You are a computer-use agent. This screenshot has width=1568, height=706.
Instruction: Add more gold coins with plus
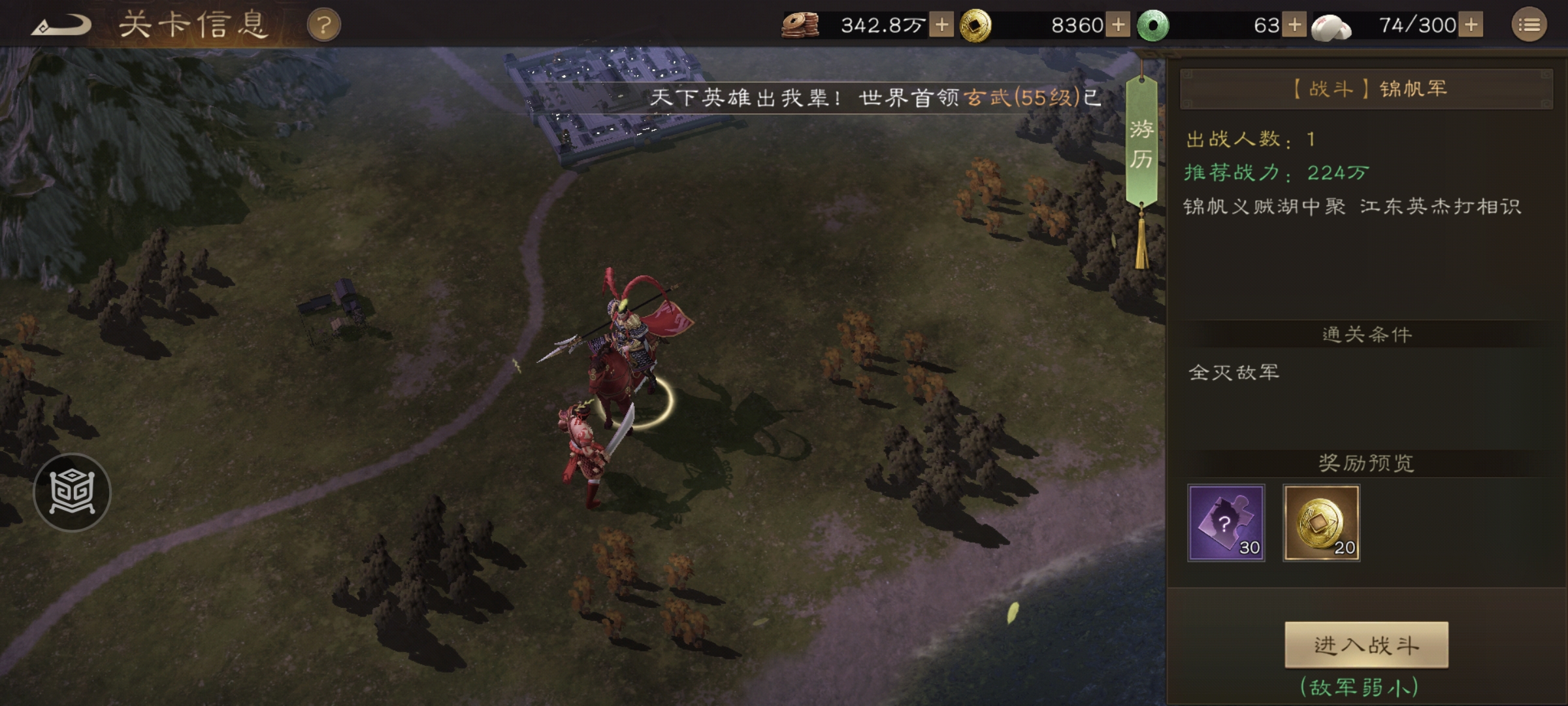(1118, 25)
